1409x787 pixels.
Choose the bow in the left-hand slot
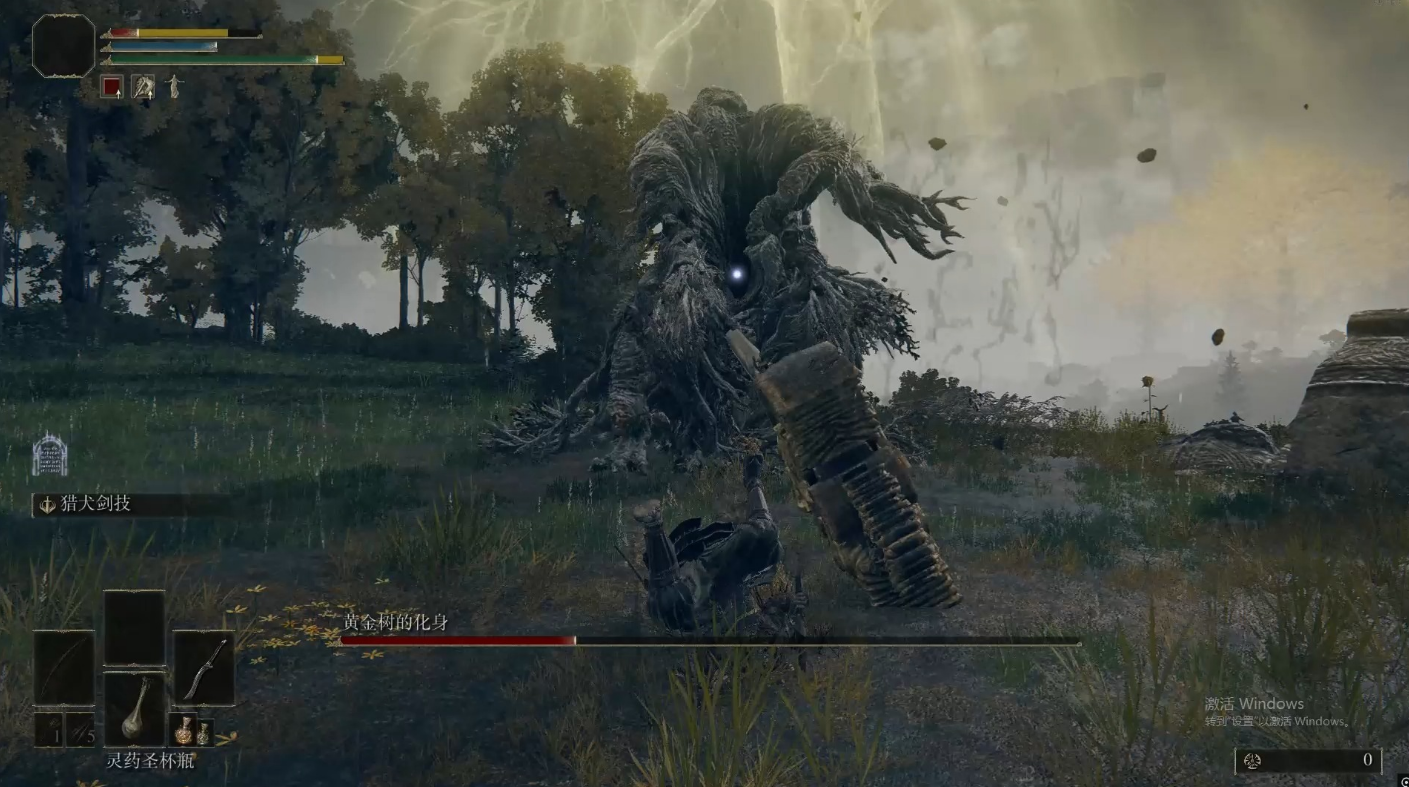pos(64,668)
